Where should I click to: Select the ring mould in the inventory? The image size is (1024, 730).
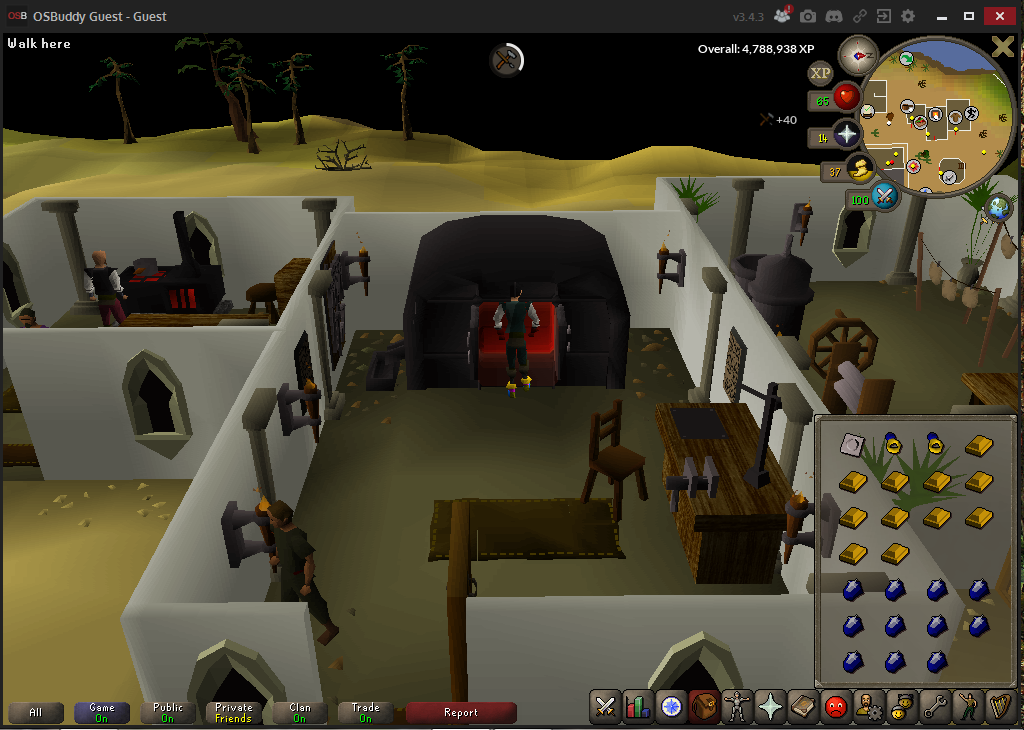point(853,444)
